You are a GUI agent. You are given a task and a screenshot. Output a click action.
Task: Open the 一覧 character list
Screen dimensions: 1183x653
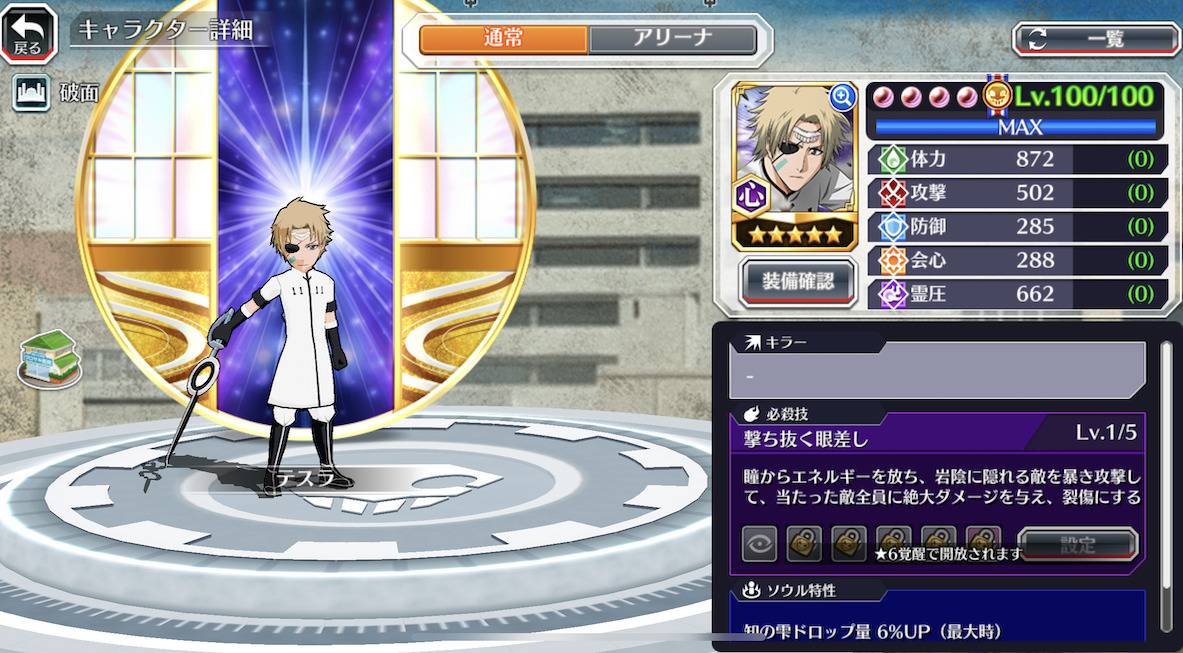pos(1096,39)
